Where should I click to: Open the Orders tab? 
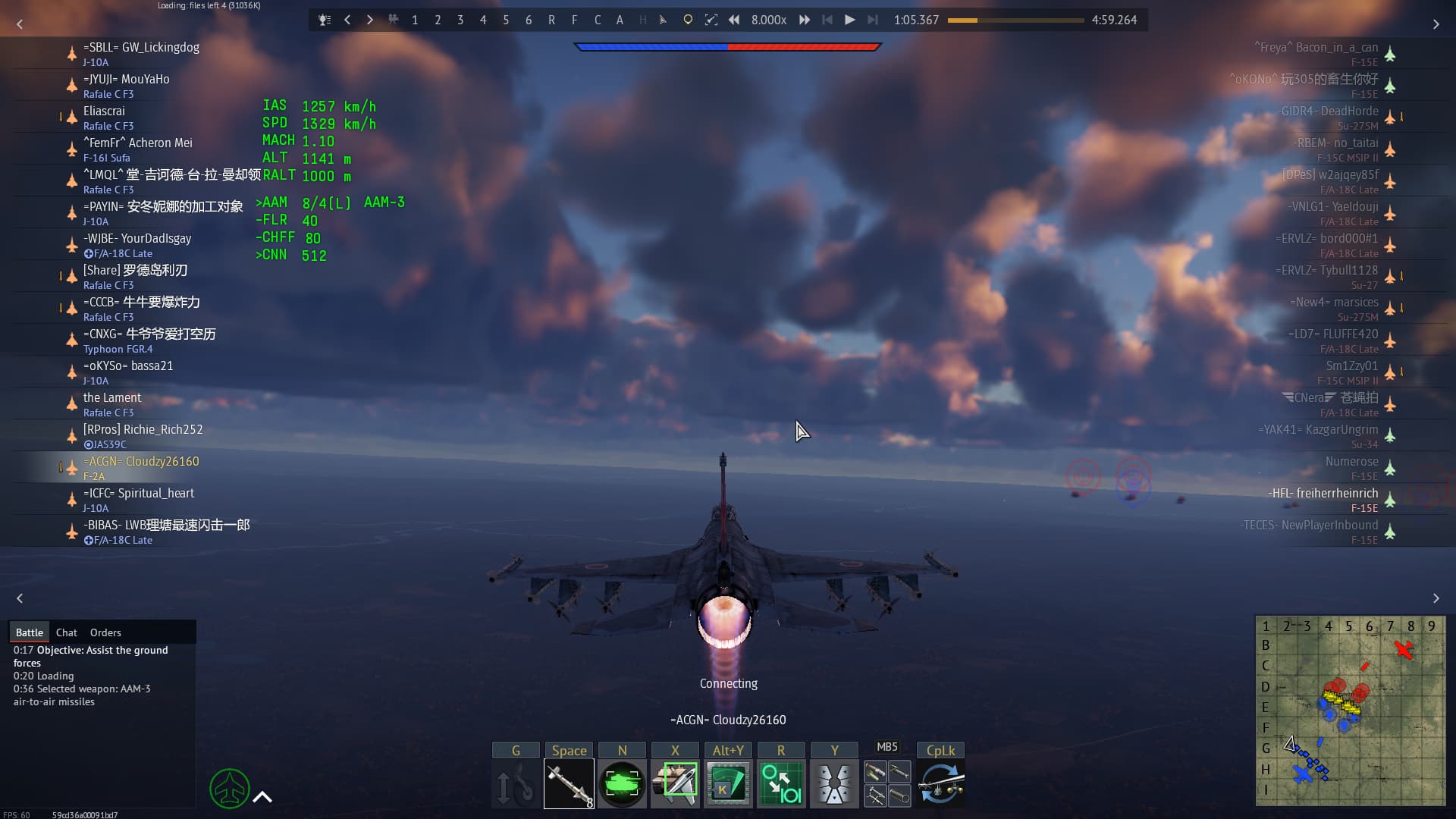(x=105, y=632)
